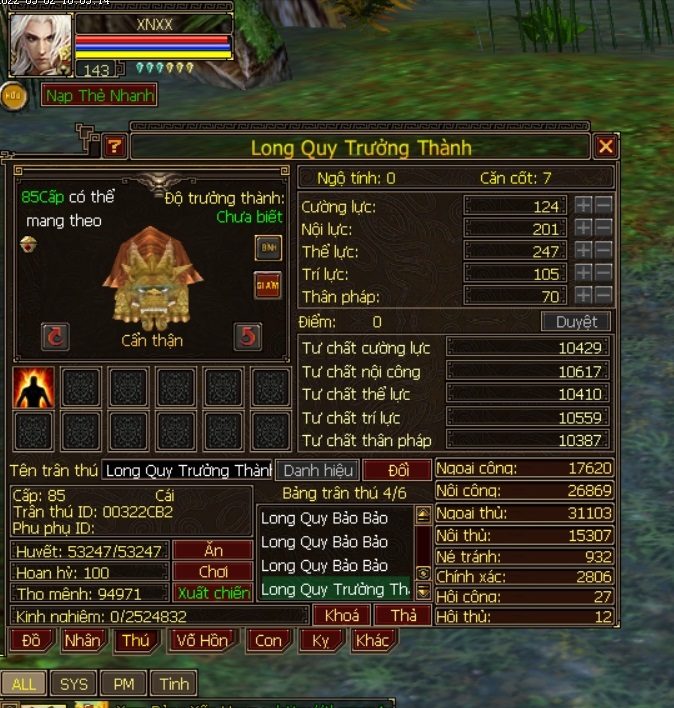Send the pet out with Xuất chiến
Screen dimensions: 674x708
[x=212, y=593]
